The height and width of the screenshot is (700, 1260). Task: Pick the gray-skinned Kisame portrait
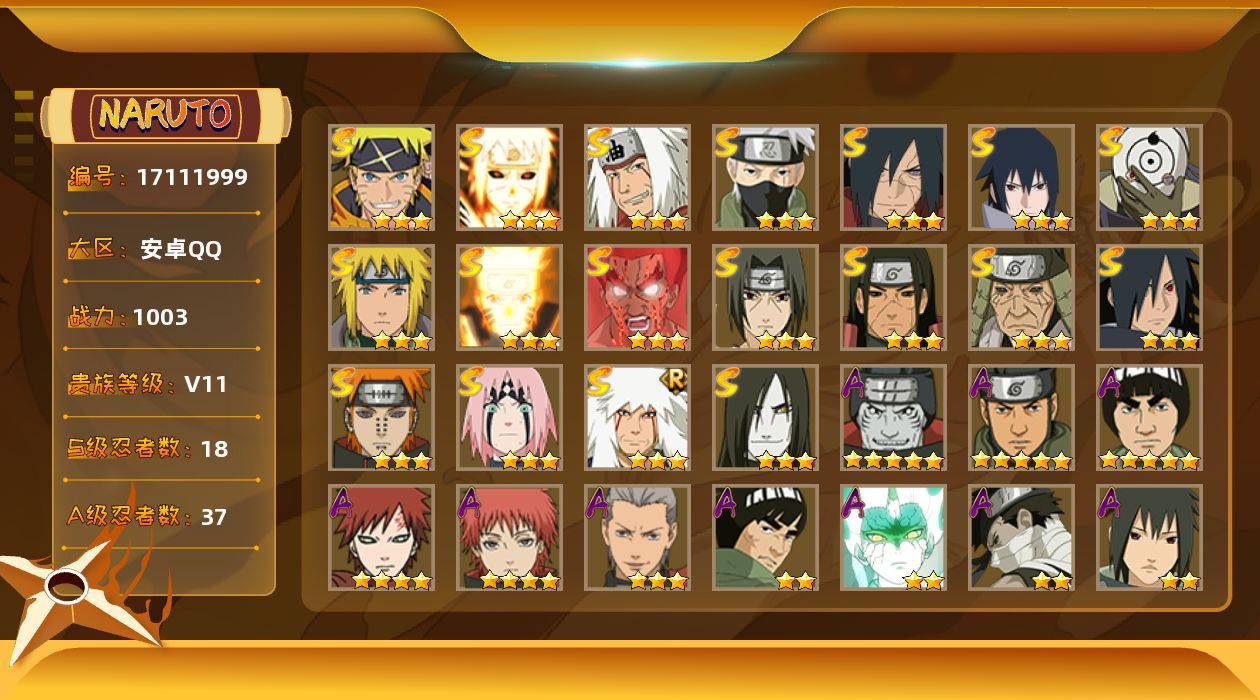893,417
